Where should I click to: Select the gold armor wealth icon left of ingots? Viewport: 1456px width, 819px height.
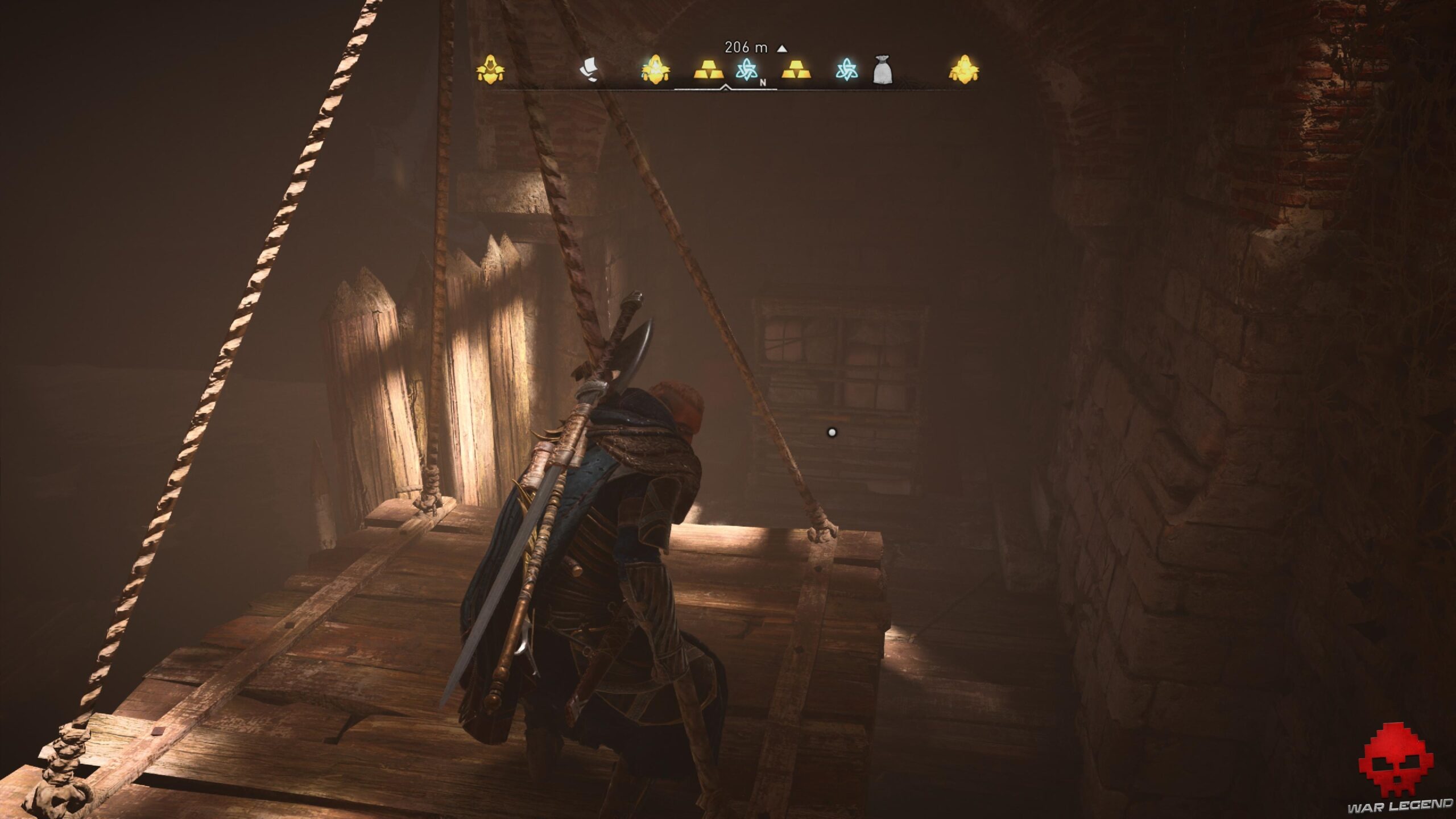[x=656, y=69]
